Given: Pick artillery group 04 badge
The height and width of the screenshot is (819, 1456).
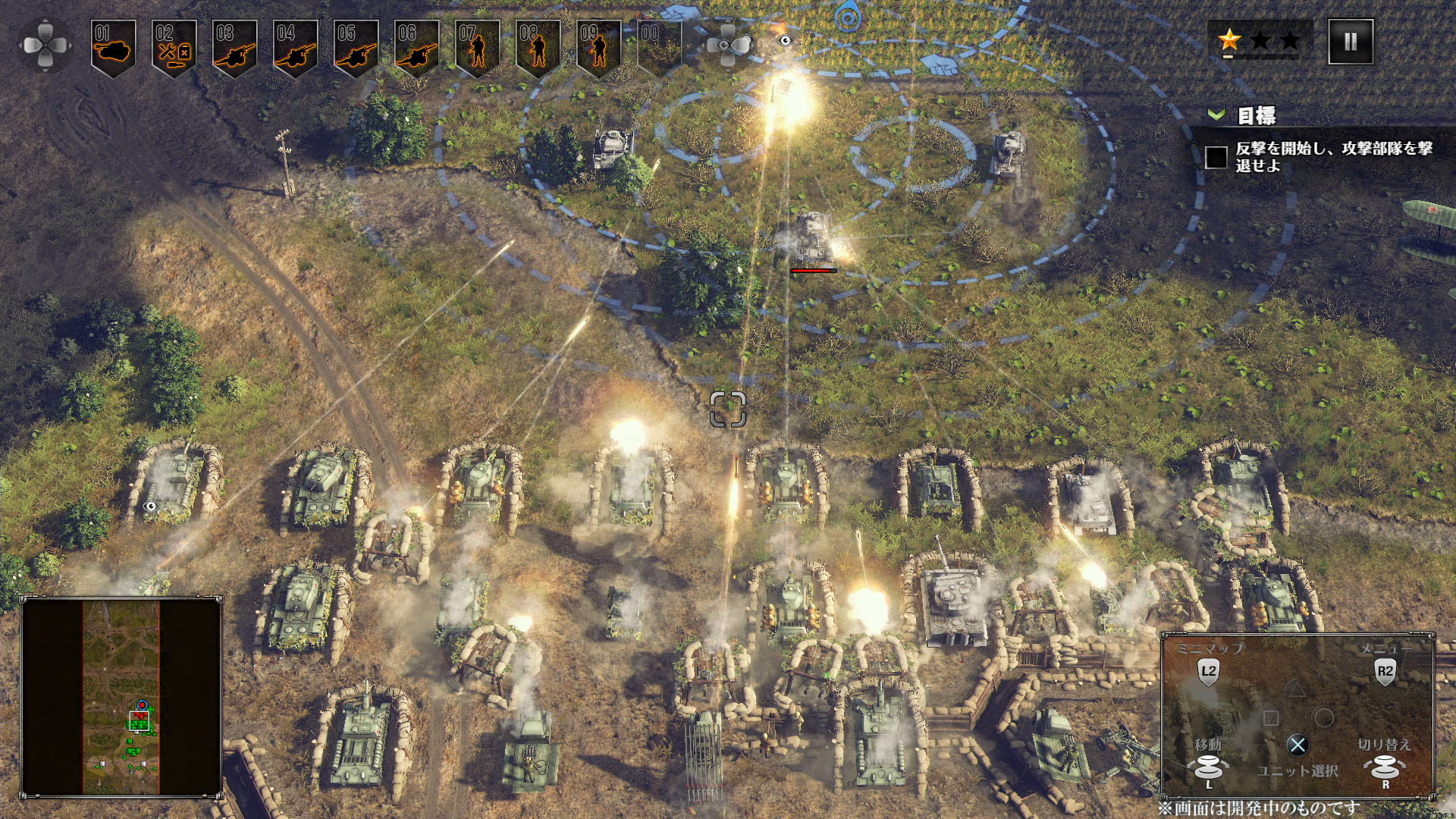Looking at the screenshot, I should [296, 48].
